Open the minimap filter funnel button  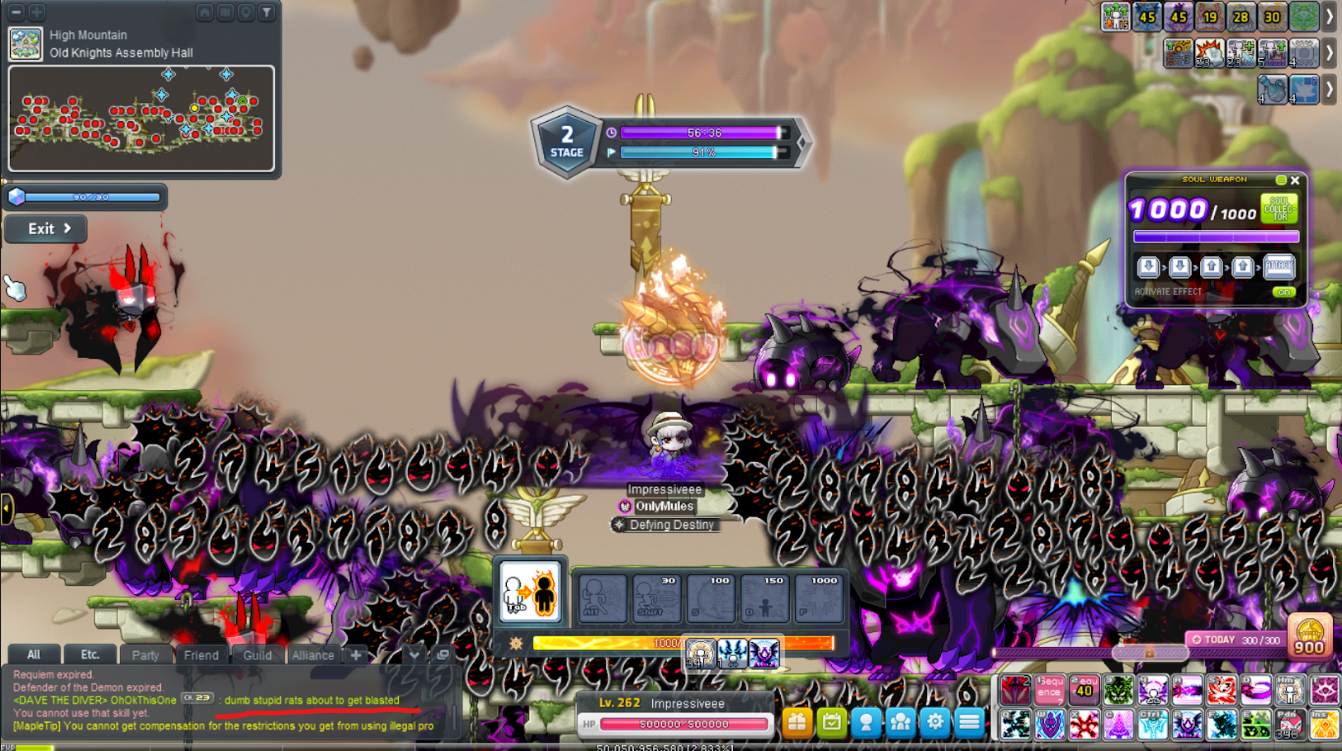(267, 13)
